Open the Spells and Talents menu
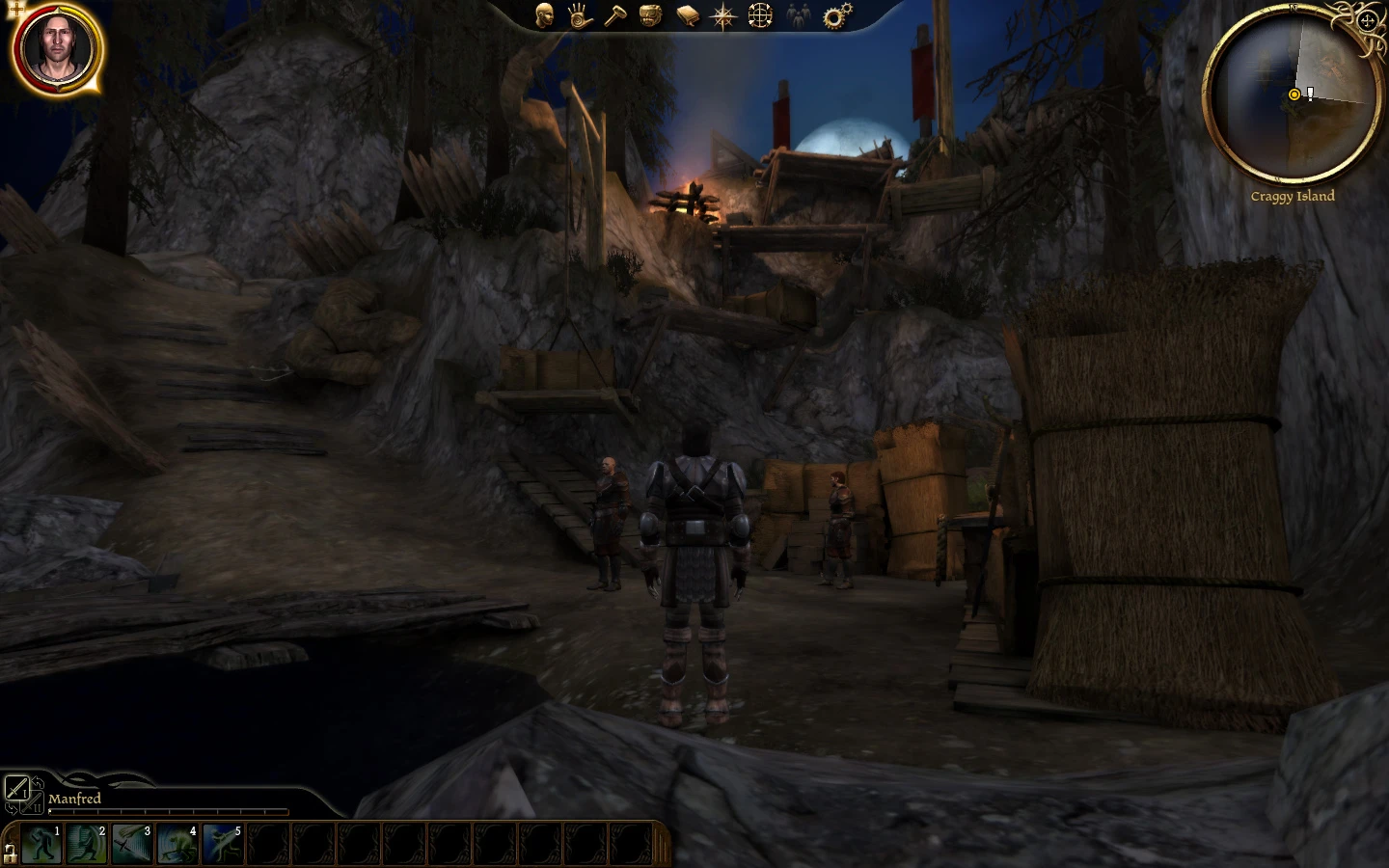This screenshot has width=1389, height=868. [578, 14]
